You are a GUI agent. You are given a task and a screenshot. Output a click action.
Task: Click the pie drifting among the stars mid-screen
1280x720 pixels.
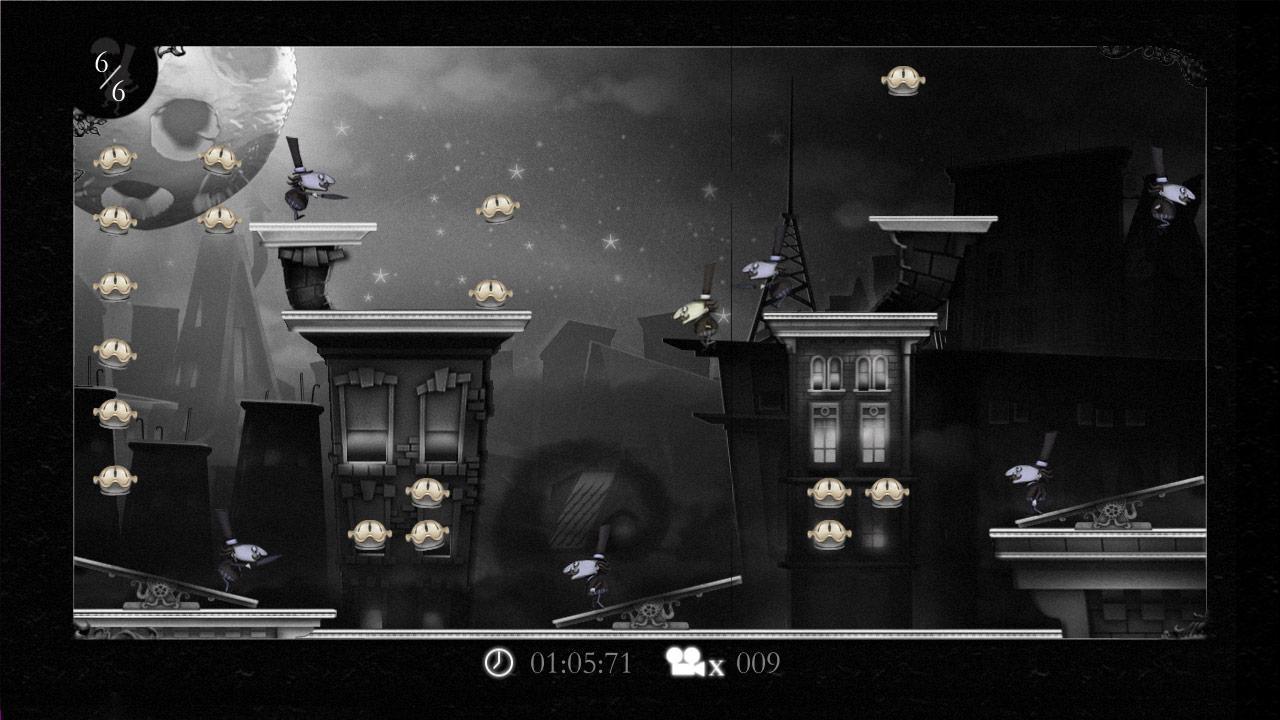coord(498,208)
